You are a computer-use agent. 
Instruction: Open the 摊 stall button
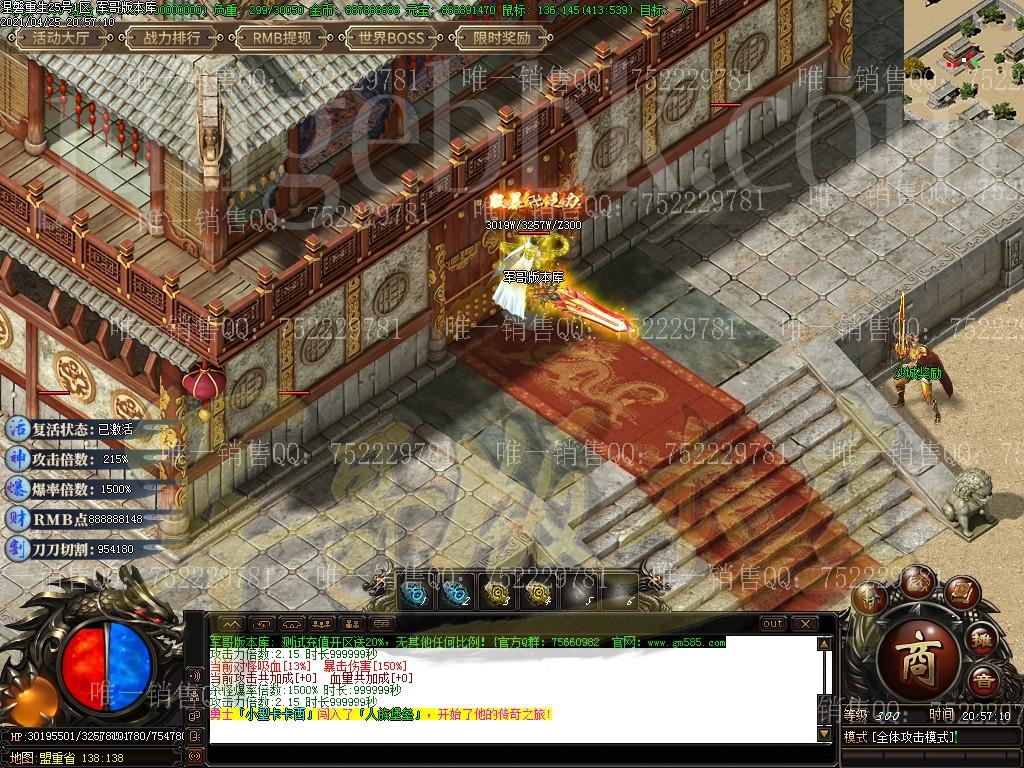pyautogui.click(x=982, y=640)
